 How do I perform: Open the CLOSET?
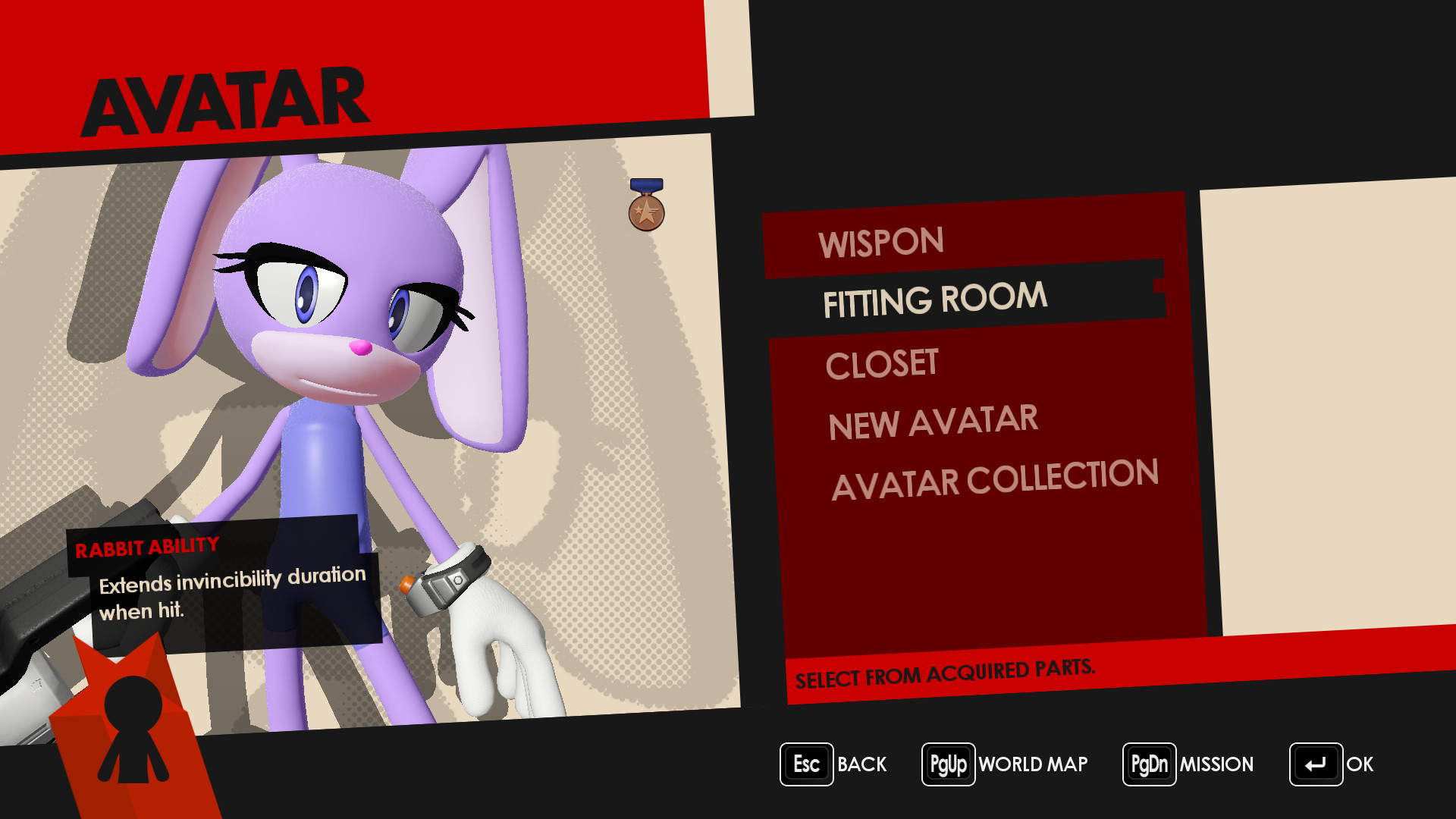(x=882, y=362)
